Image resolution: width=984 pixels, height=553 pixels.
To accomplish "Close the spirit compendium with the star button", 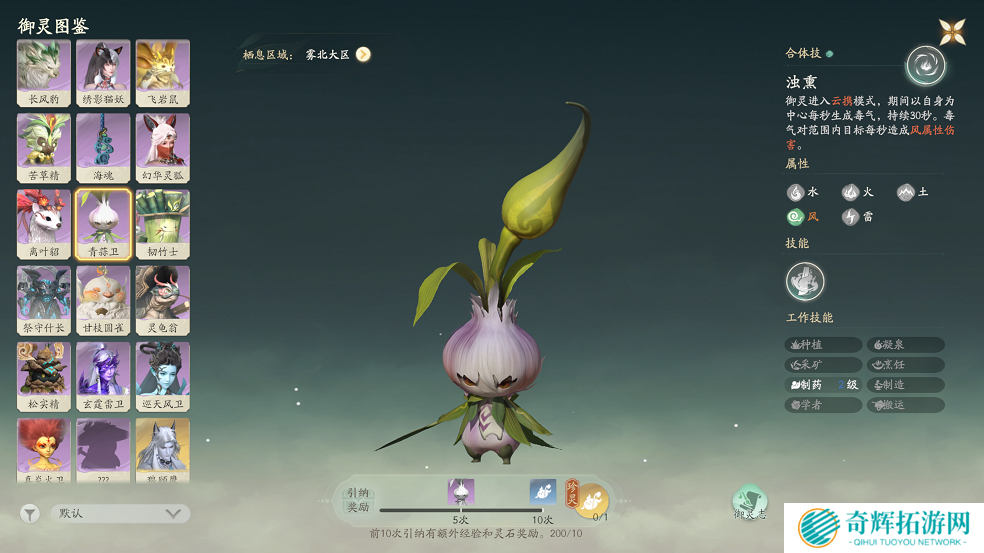I will pos(952,32).
